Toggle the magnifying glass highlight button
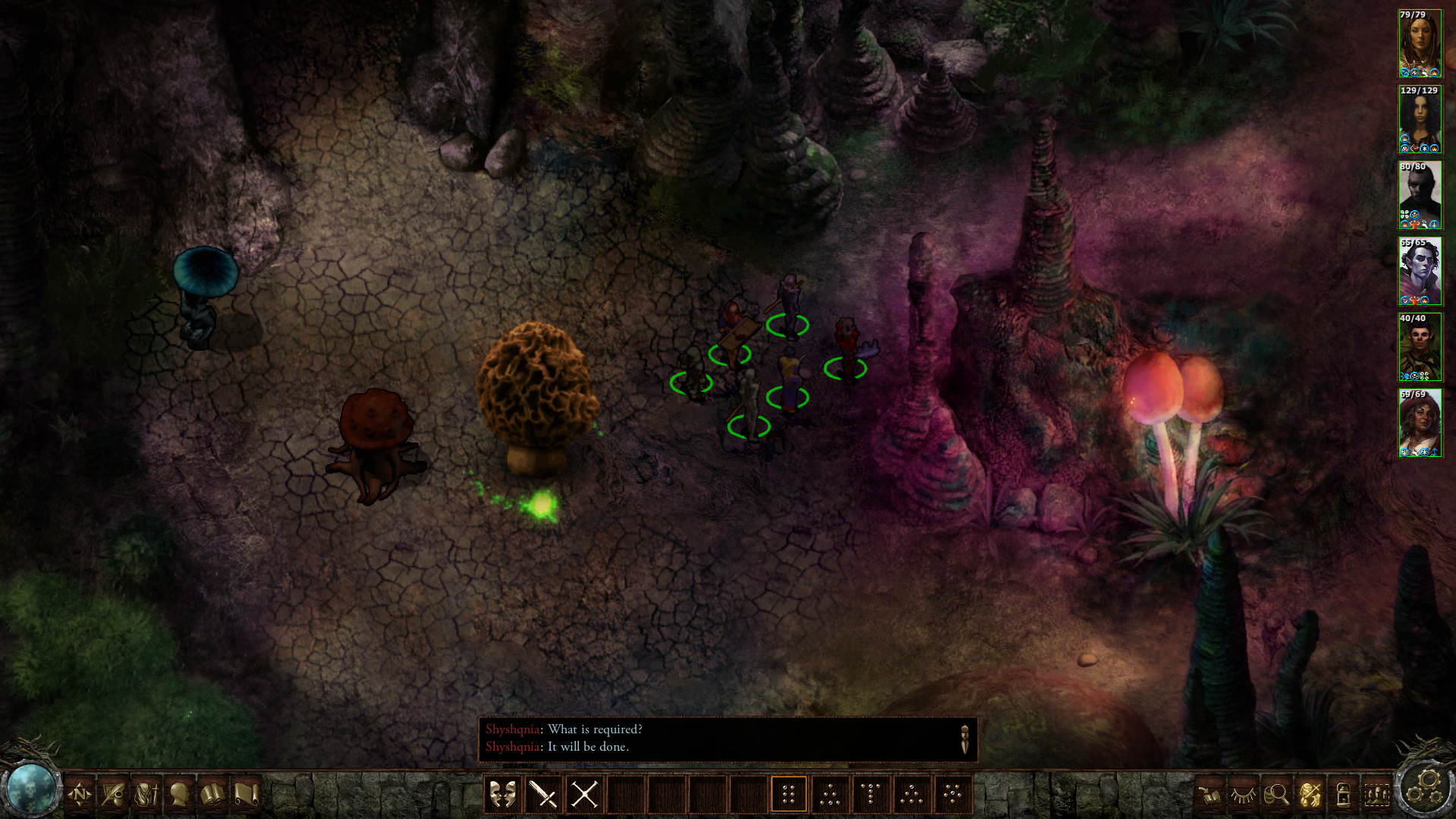The image size is (1456, 819). [x=1276, y=795]
